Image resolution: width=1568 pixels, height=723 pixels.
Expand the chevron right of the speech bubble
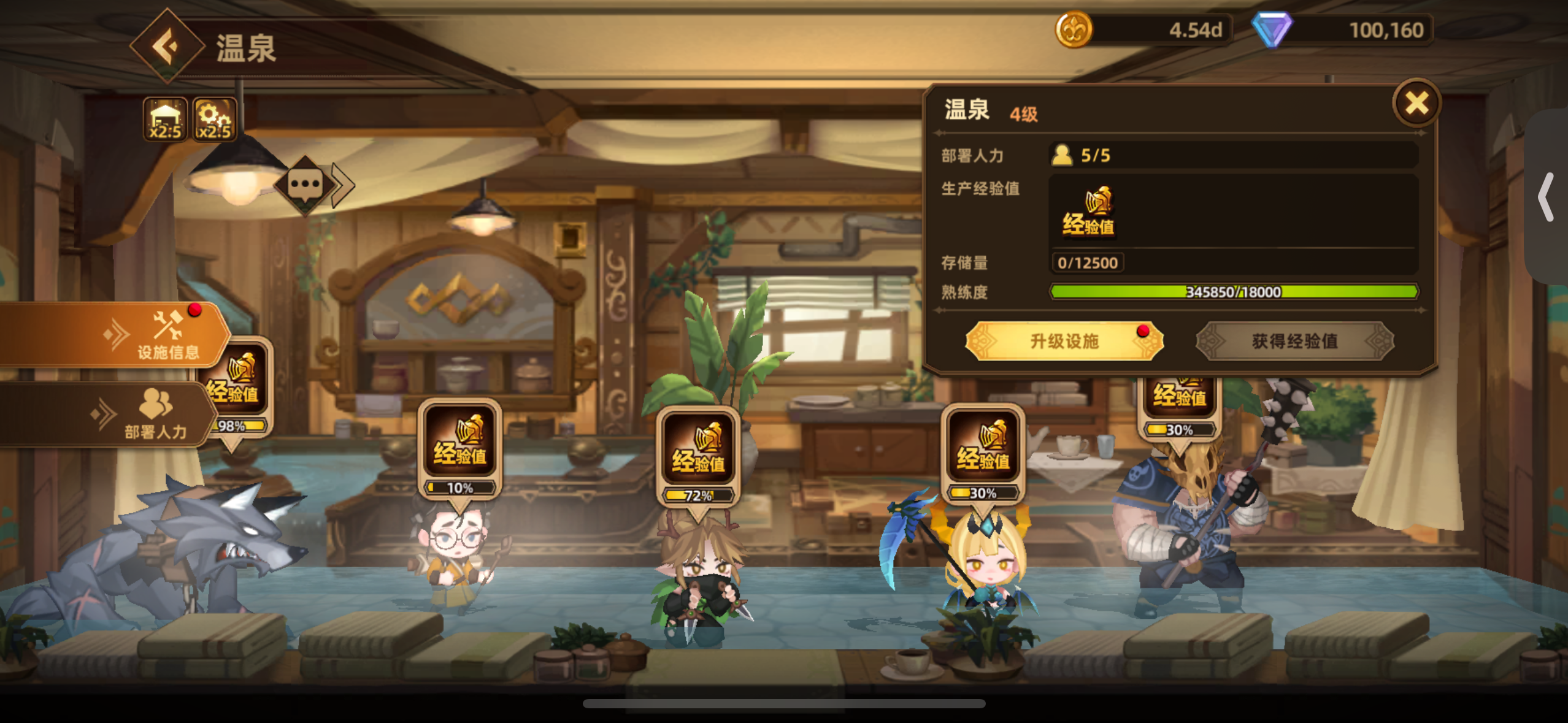(x=341, y=184)
